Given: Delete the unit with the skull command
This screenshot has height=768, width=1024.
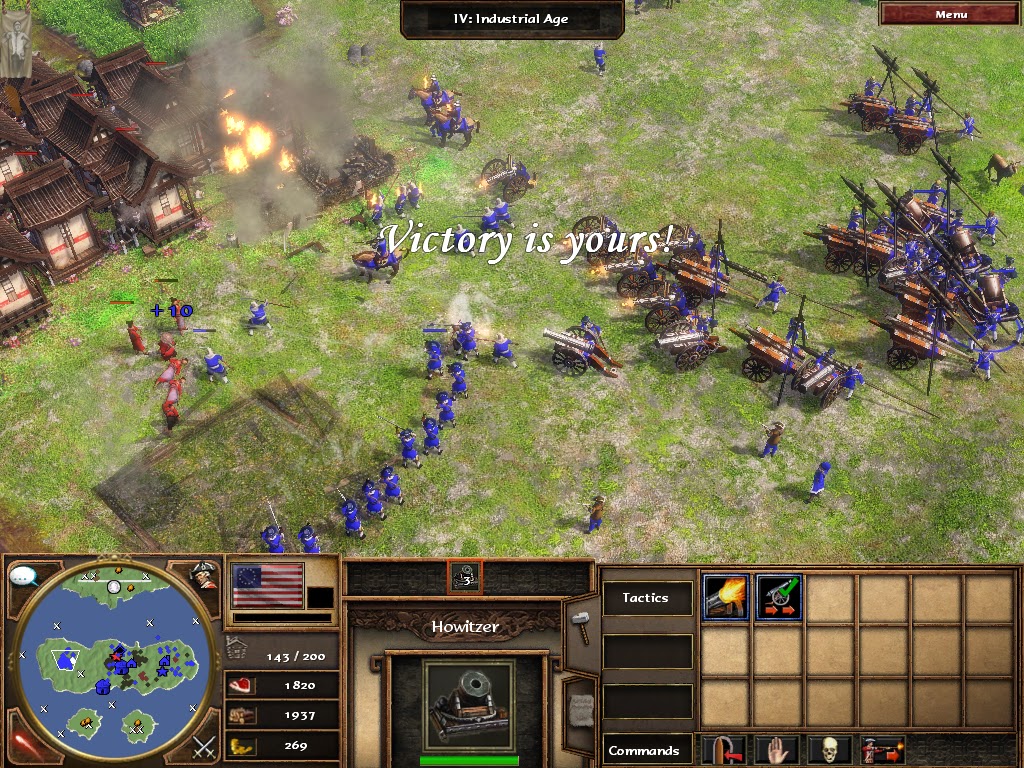Looking at the screenshot, I should [x=828, y=750].
